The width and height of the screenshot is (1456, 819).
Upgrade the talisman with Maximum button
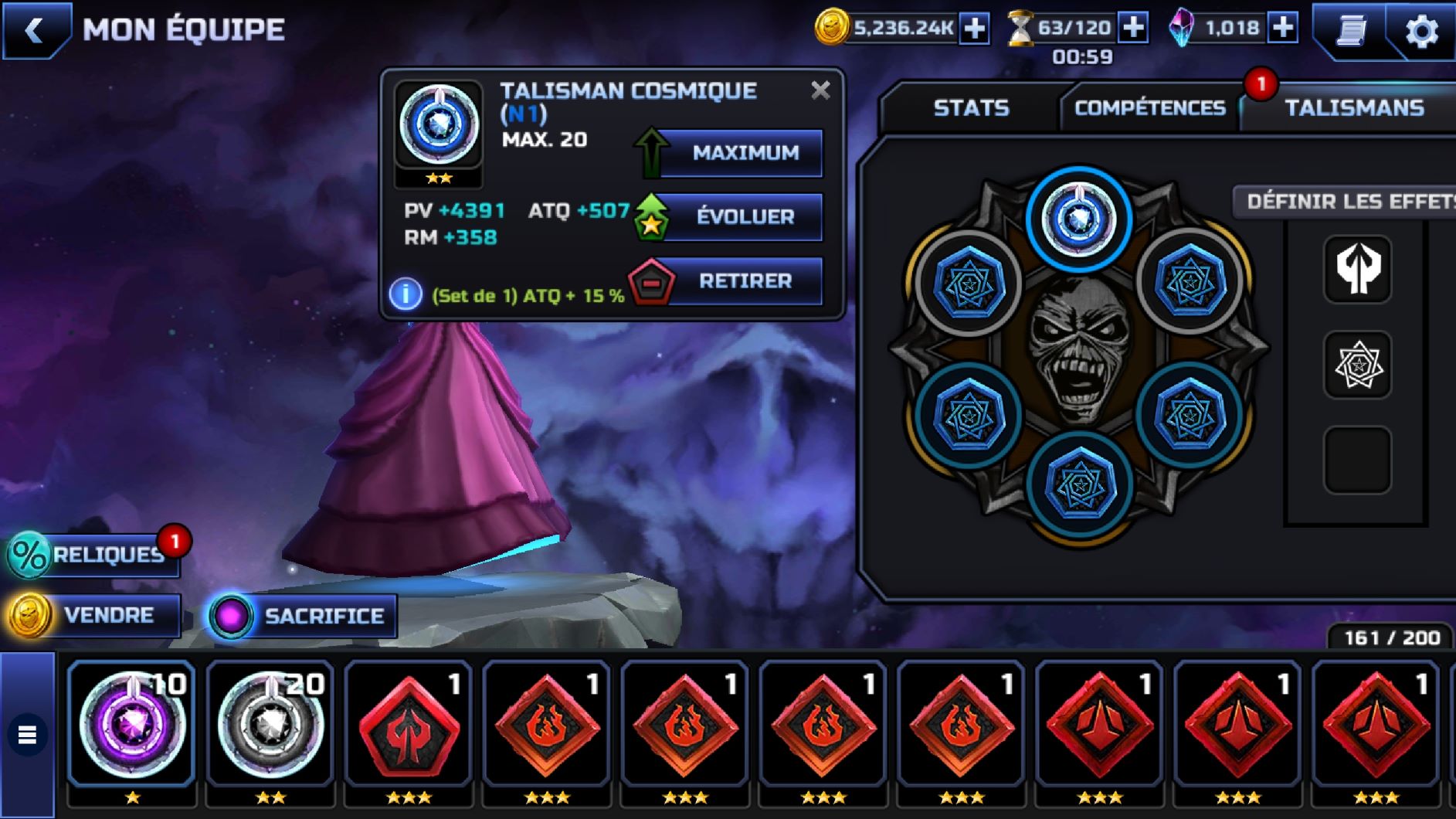[743, 153]
